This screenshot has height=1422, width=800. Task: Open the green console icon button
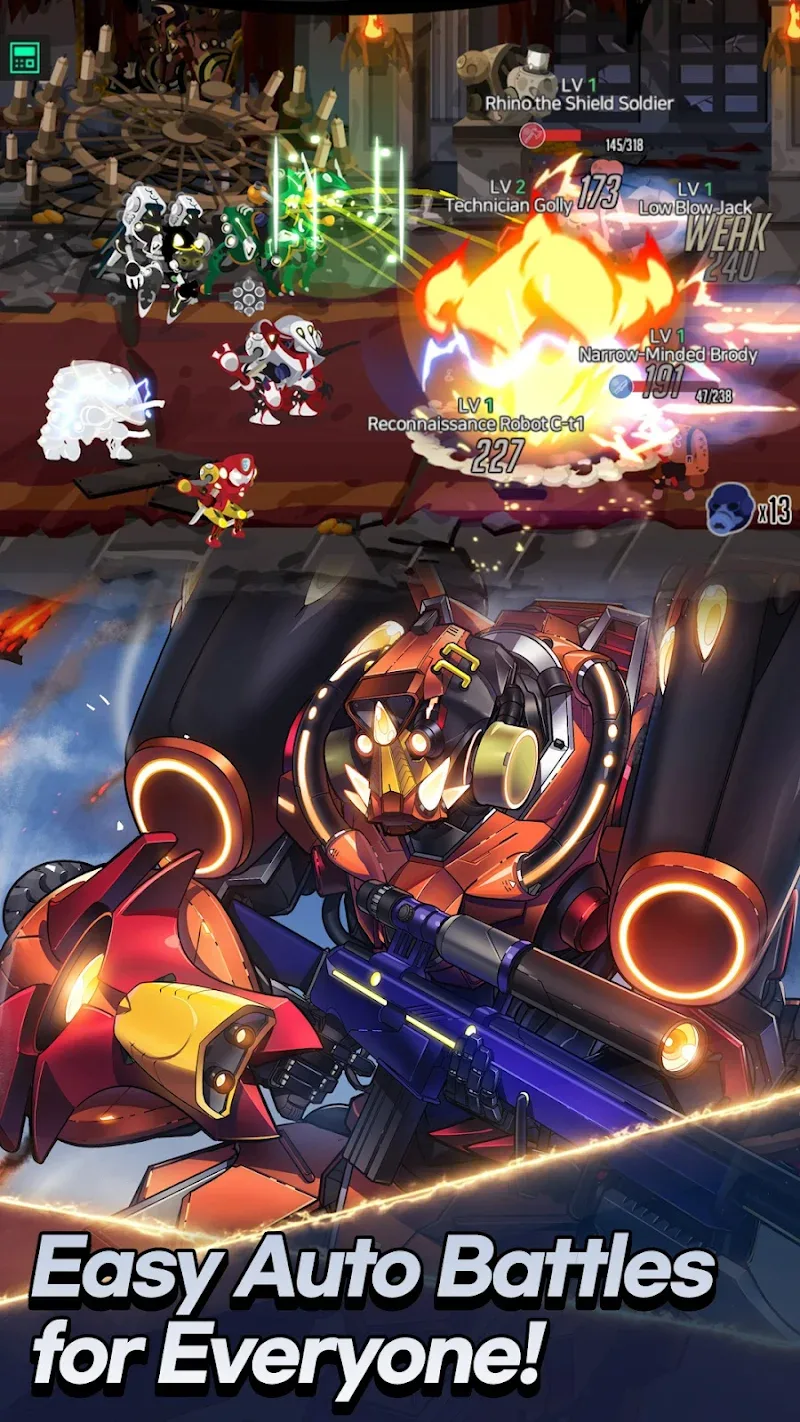[25, 58]
